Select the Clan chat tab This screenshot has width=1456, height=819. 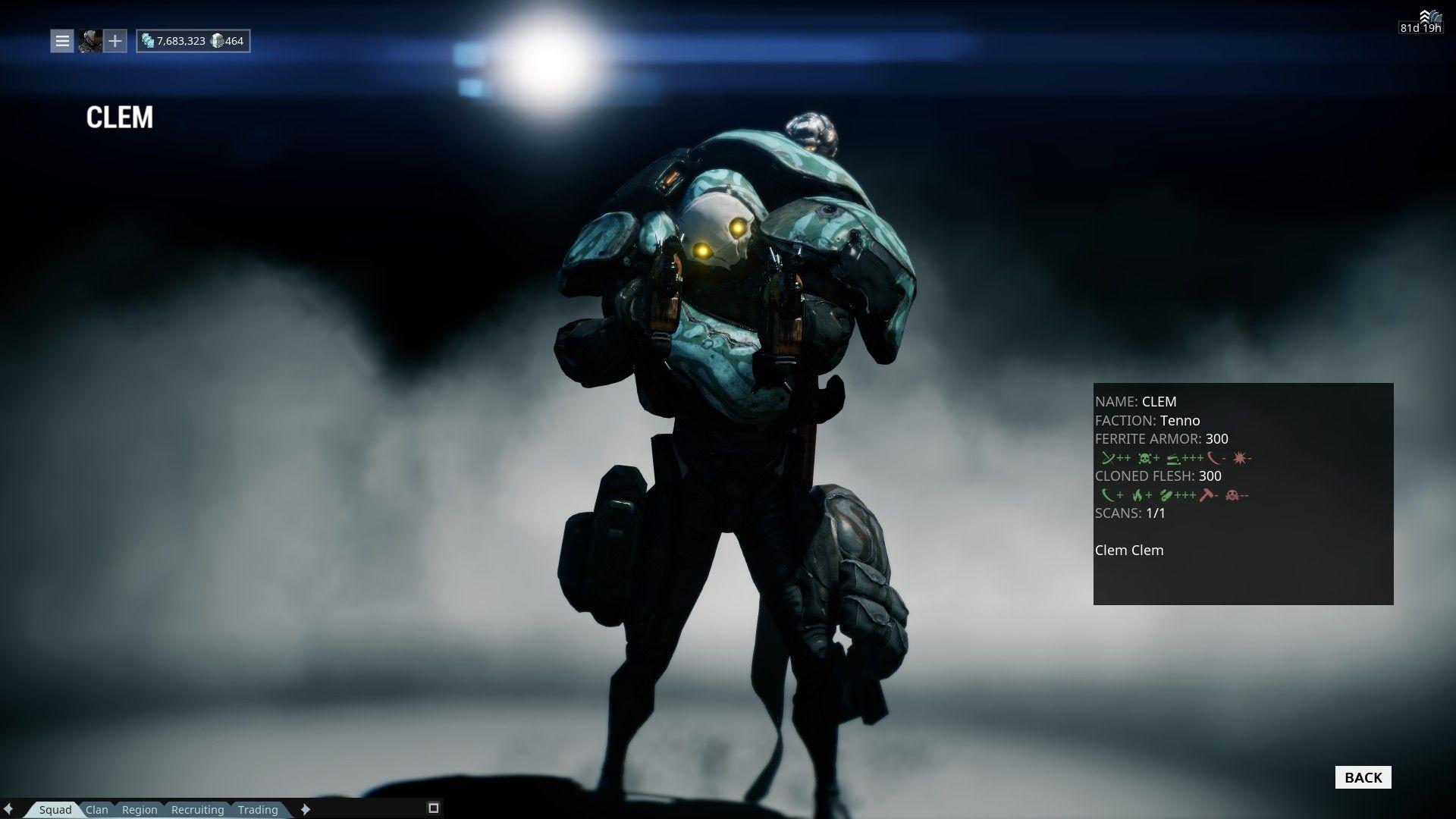(97, 810)
